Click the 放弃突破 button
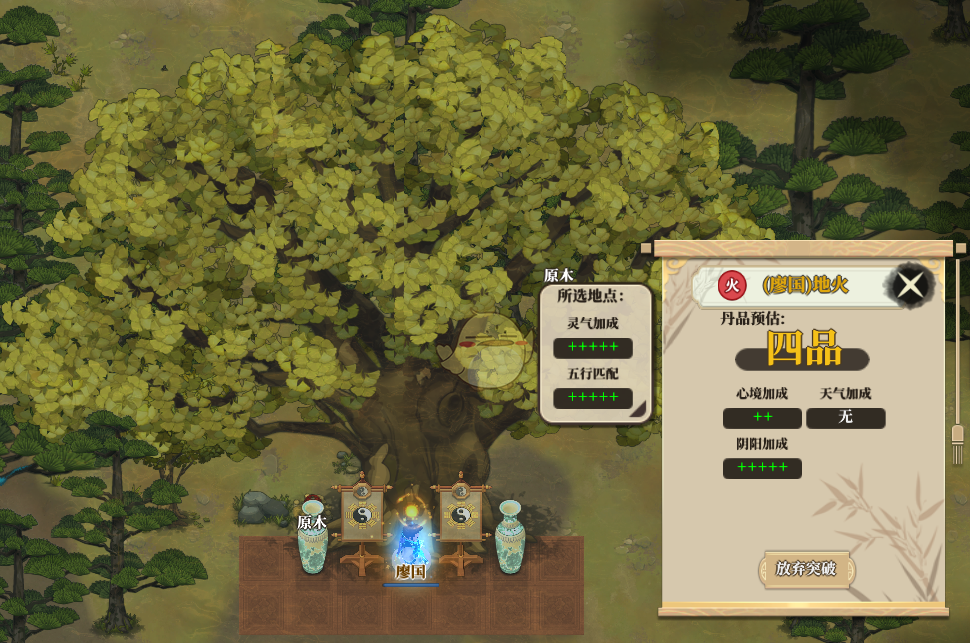Viewport: 970px width, 643px height. point(805,568)
